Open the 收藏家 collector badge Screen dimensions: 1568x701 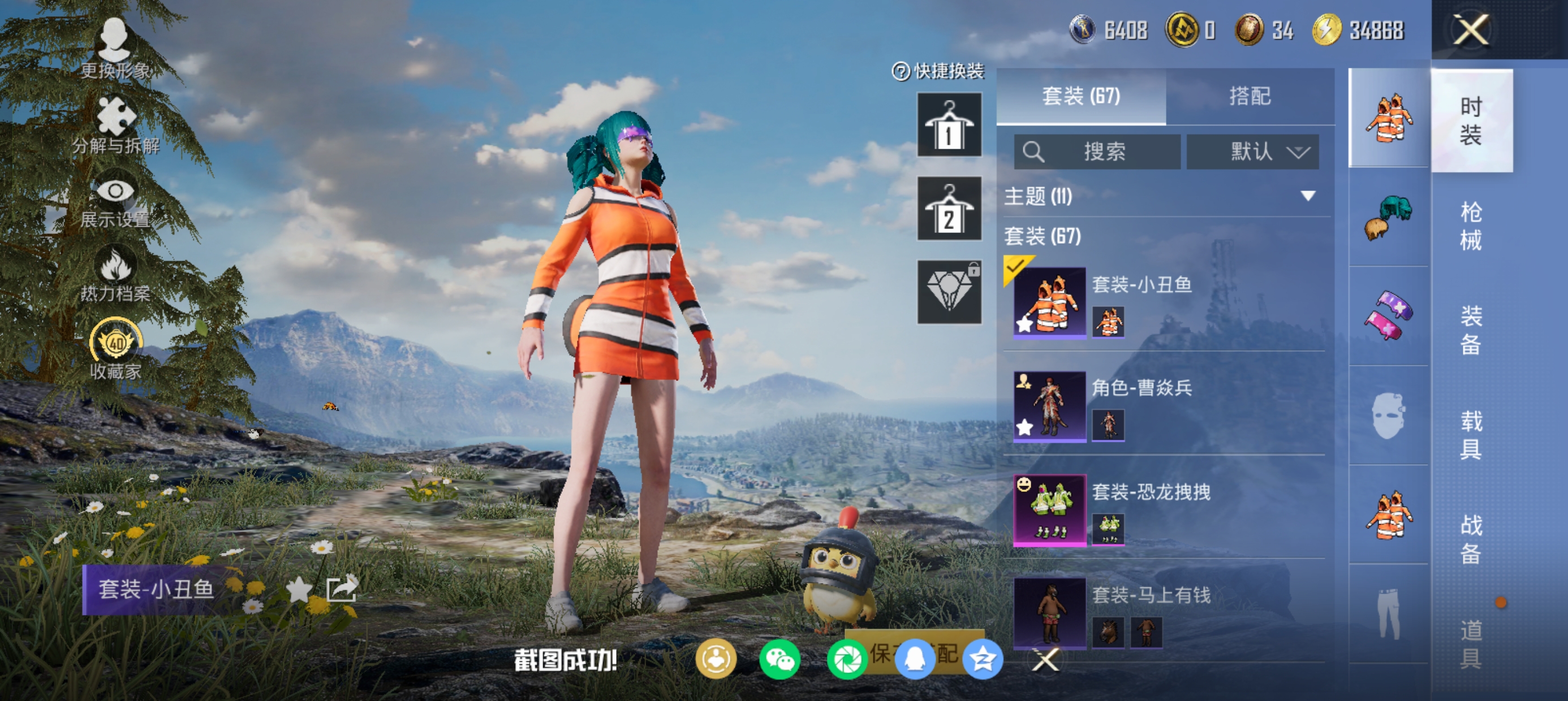pyautogui.click(x=115, y=349)
